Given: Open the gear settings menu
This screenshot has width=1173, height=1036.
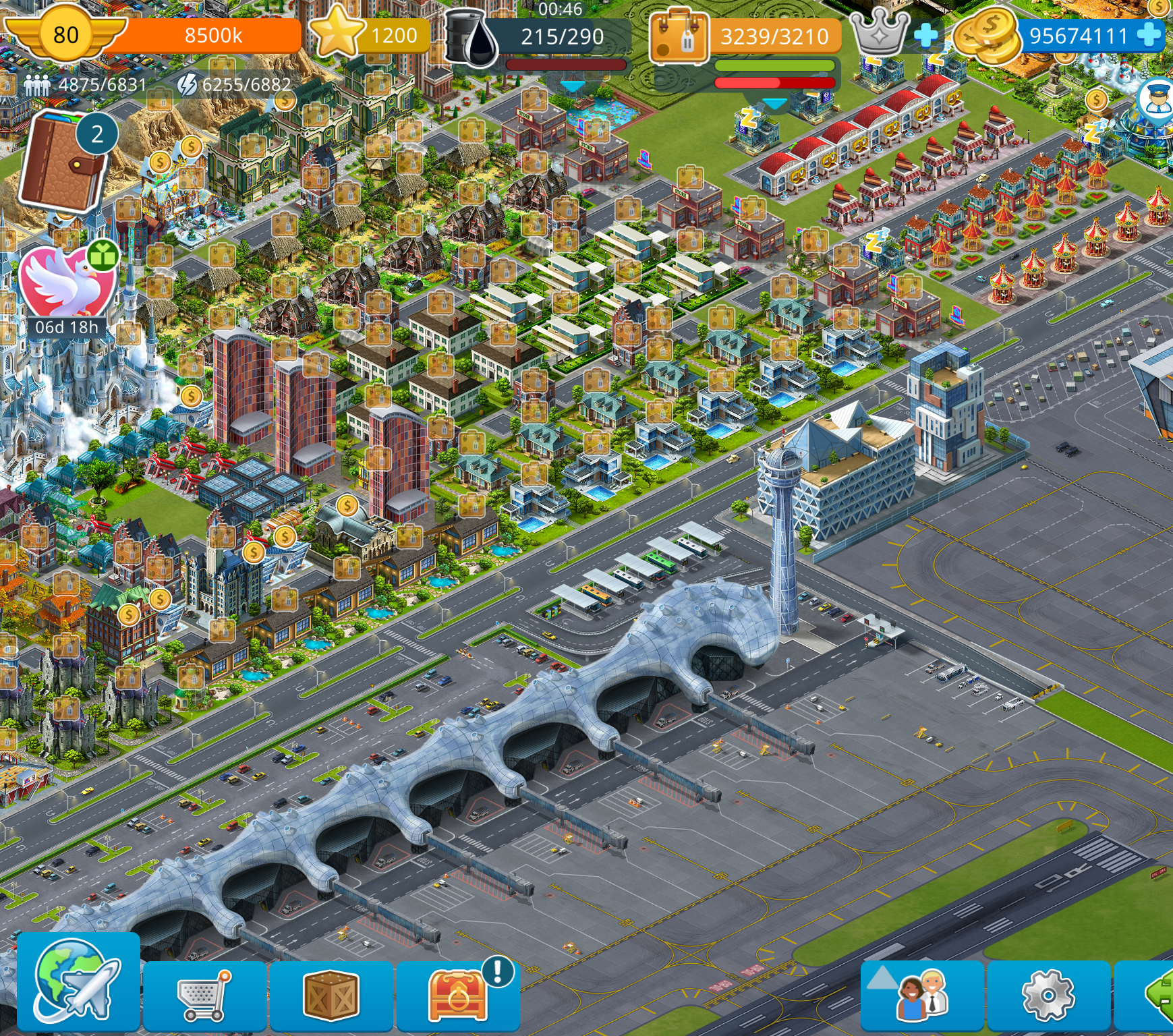Looking at the screenshot, I should click(1048, 996).
